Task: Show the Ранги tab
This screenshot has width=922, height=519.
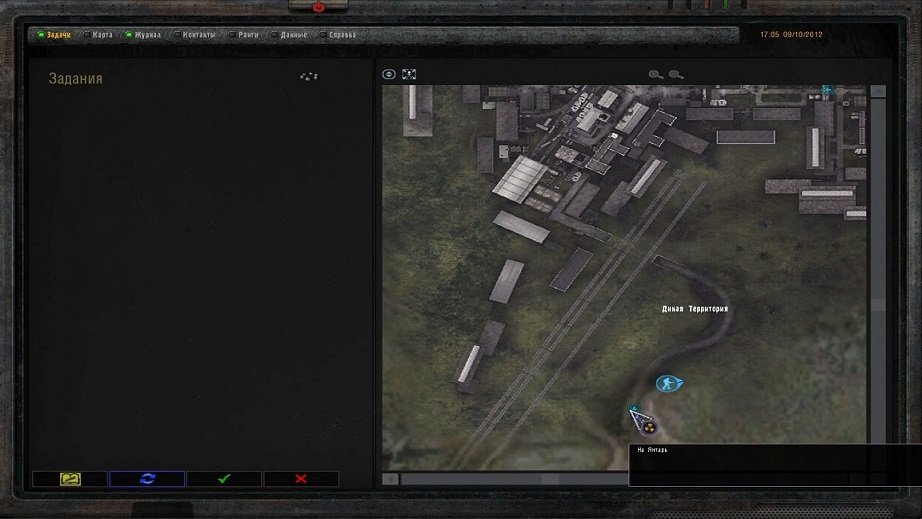Action: (248, 35)
